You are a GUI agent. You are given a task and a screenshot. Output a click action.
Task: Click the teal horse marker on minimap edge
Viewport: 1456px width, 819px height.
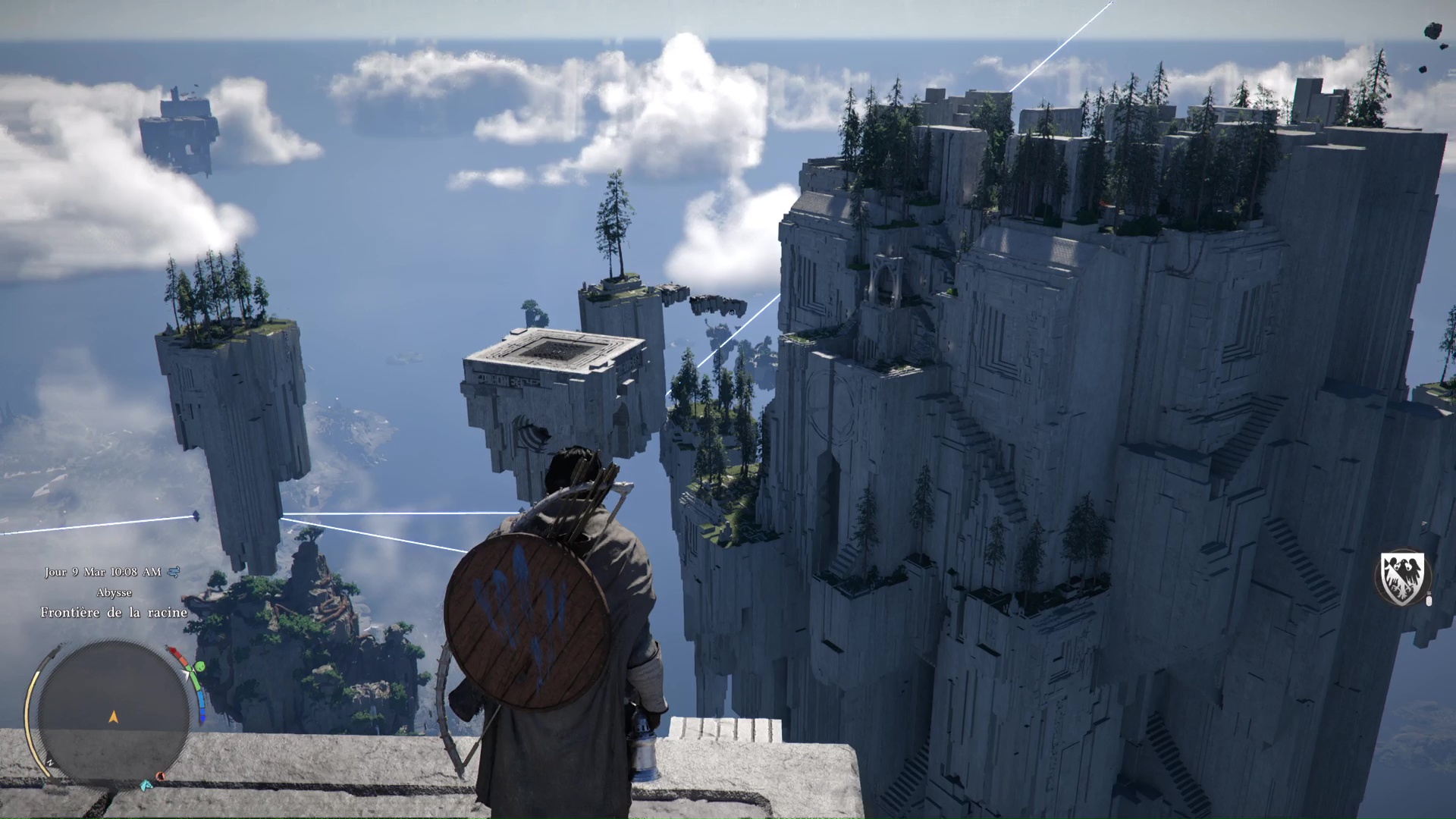(x=146, y=785)
